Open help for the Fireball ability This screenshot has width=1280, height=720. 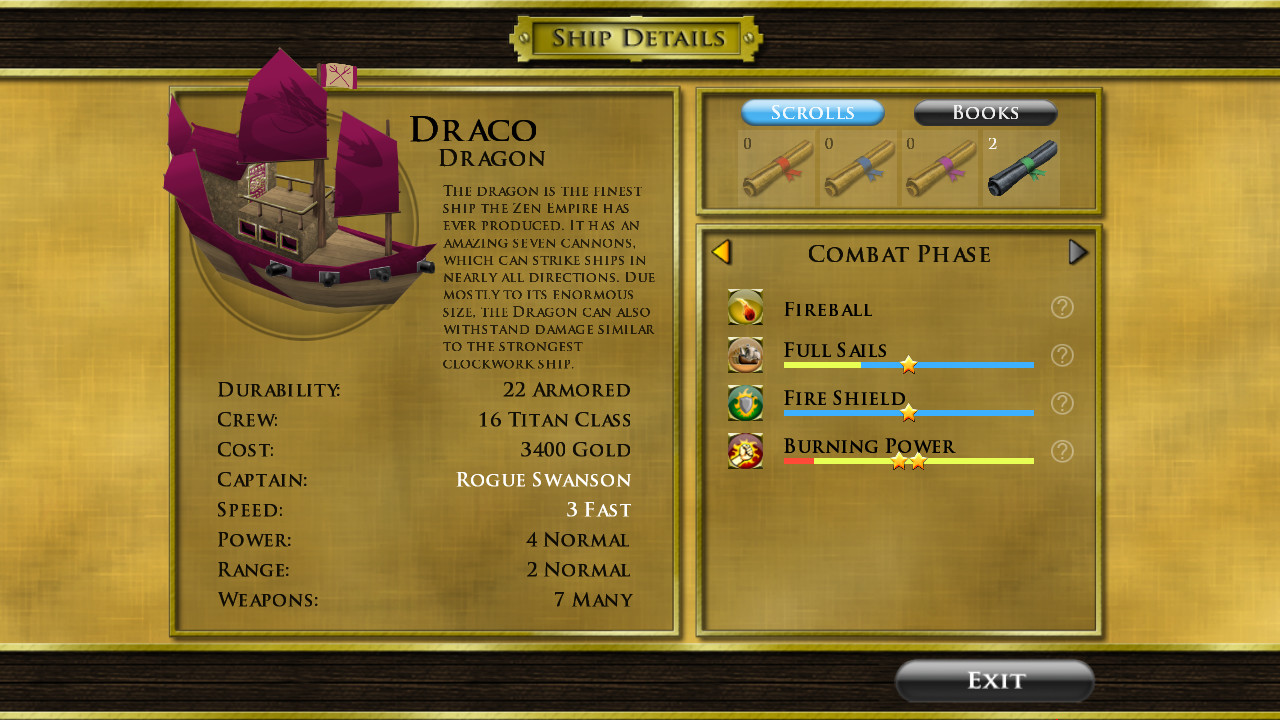tap(1062, 307)
